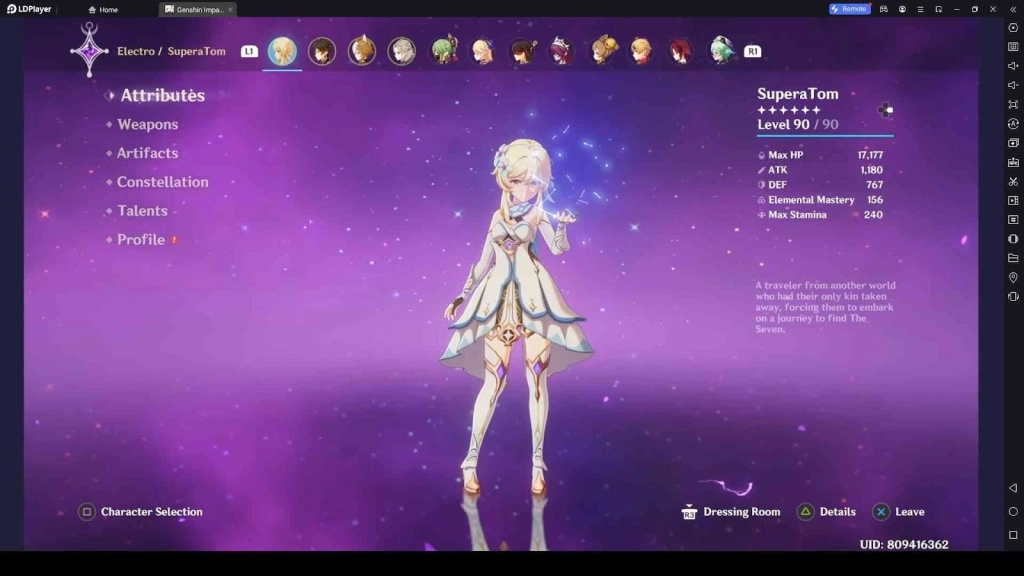Select the highlighted blonde Traveler portrait
Viewport: 1024px width, 576px height.
pos(282,51)
